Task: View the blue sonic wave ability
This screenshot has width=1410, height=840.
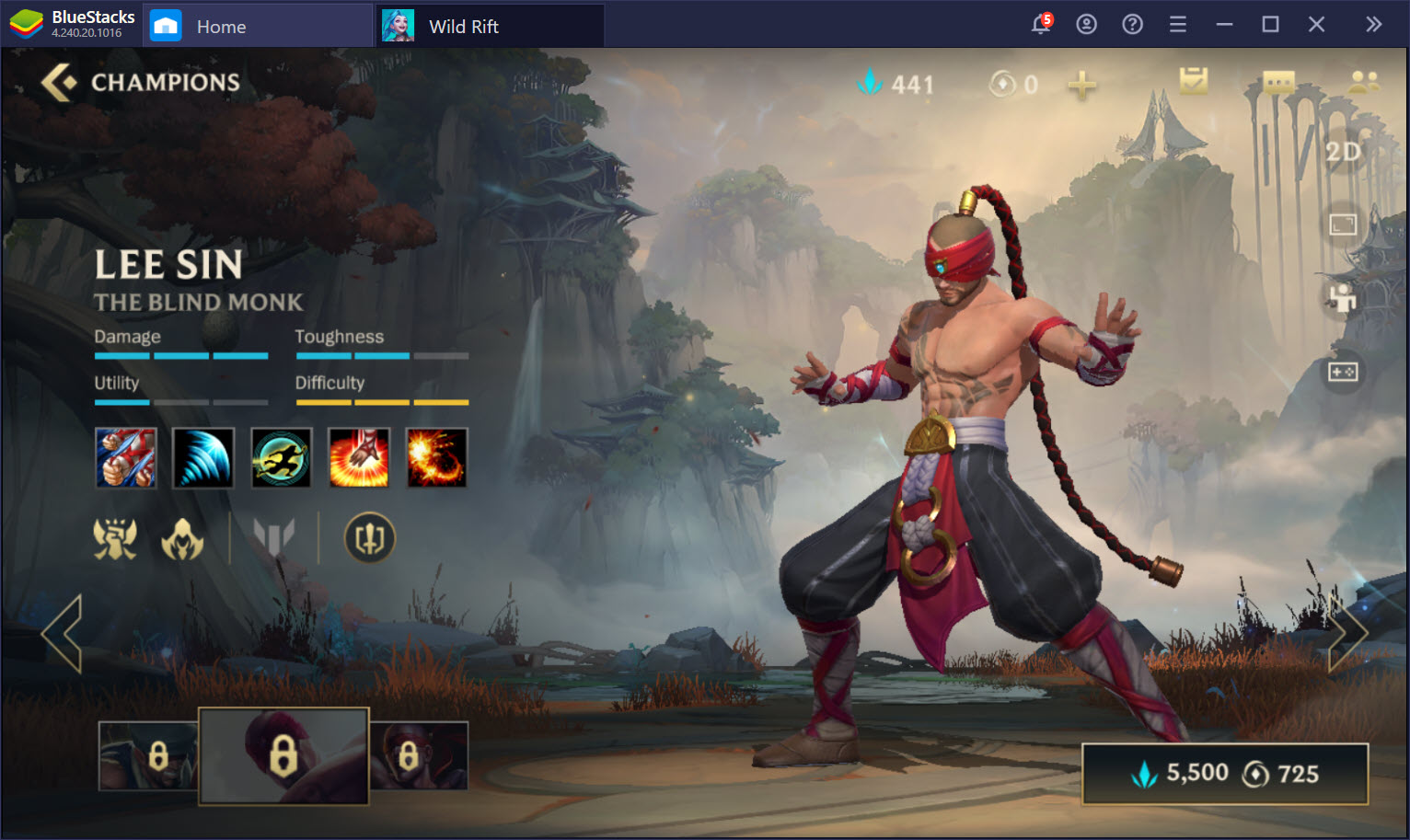Action: tap(203, 457)
